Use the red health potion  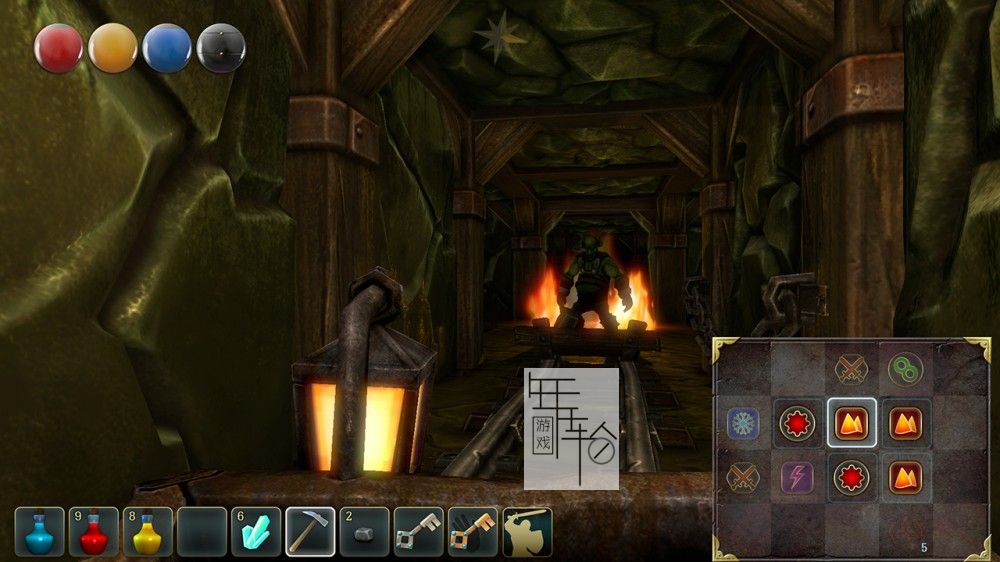click(x=94, y=532)
